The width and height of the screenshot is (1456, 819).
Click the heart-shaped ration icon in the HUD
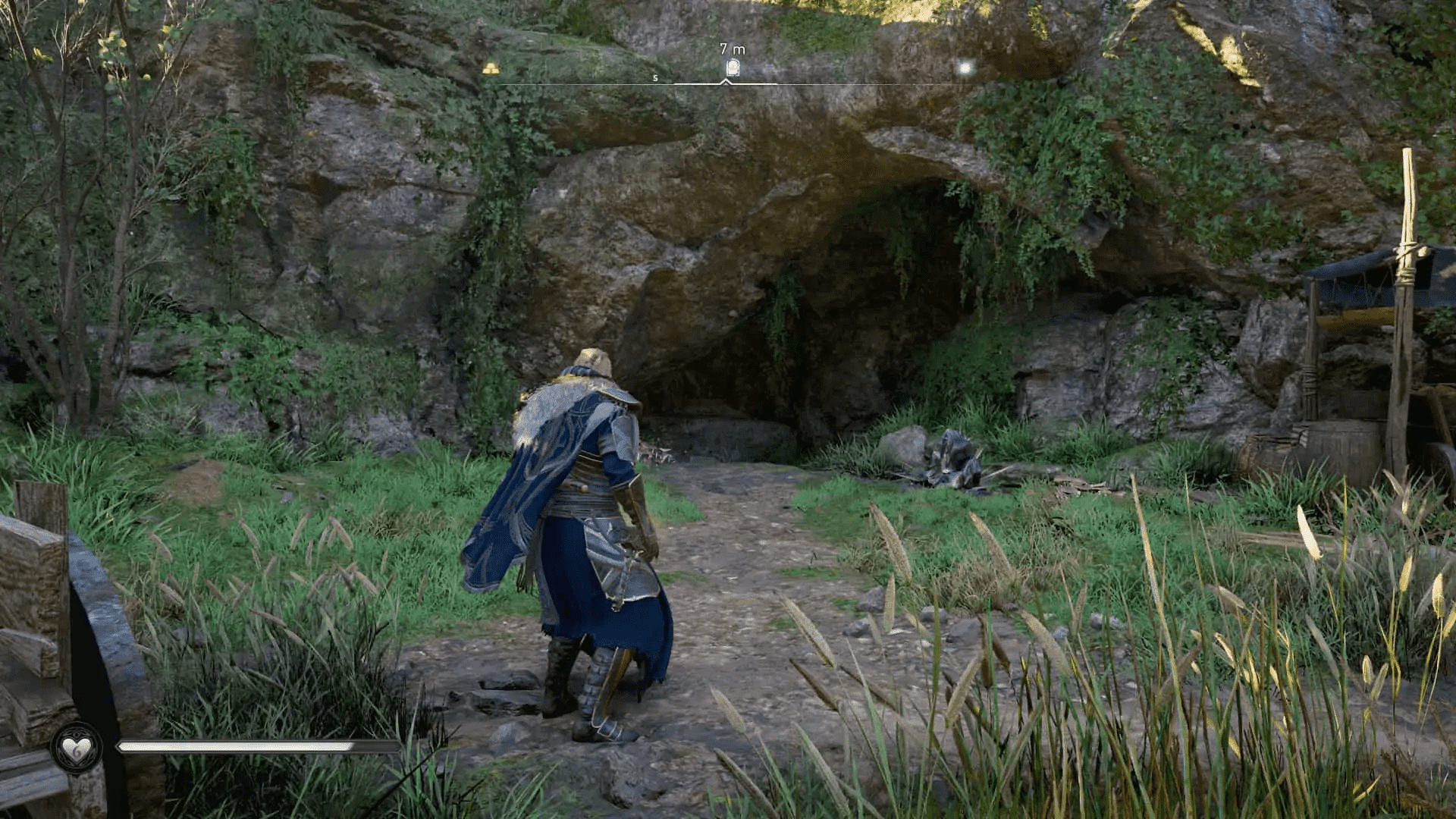77,748
